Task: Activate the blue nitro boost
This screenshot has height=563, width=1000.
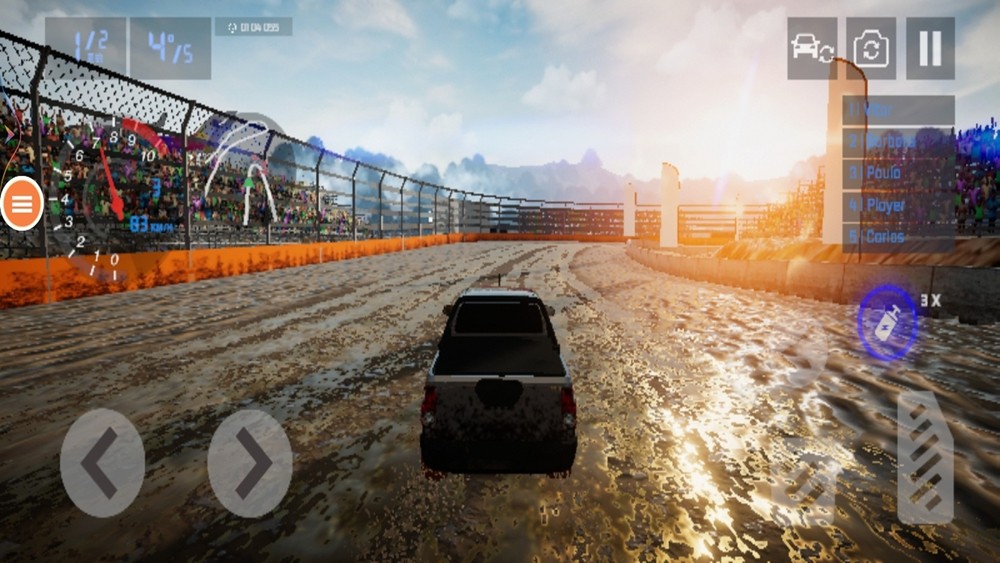Action: point(887,323)
